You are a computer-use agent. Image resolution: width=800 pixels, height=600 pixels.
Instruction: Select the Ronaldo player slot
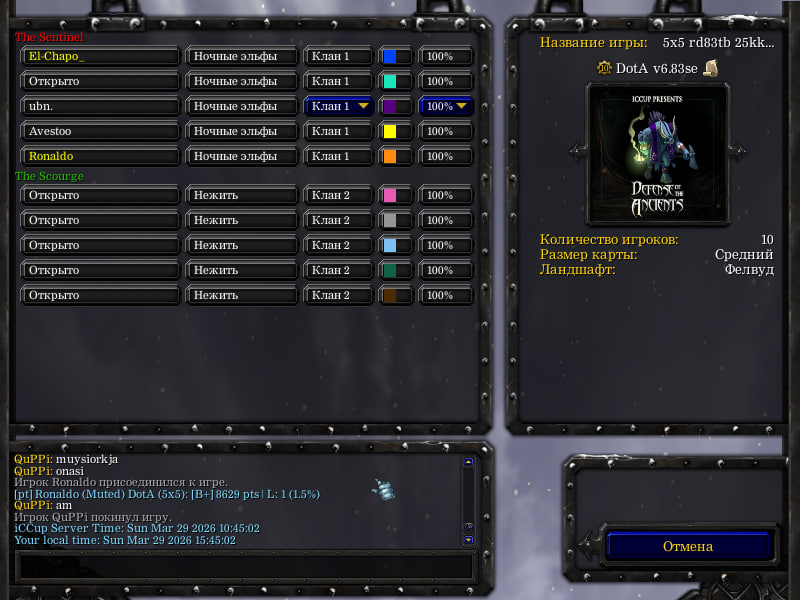[100, 157]
